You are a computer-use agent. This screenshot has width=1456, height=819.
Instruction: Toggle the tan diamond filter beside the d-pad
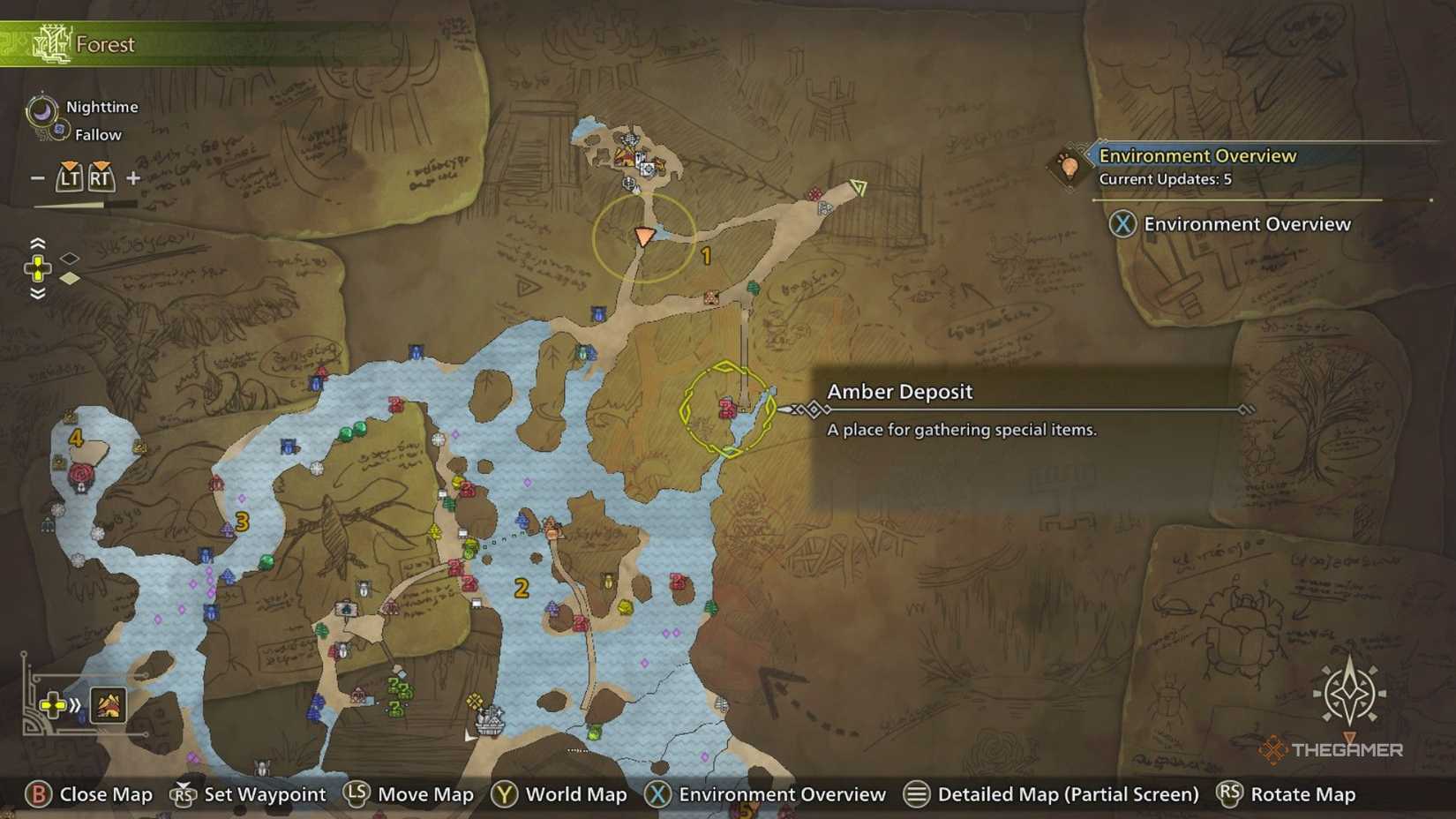coord(68,276)
